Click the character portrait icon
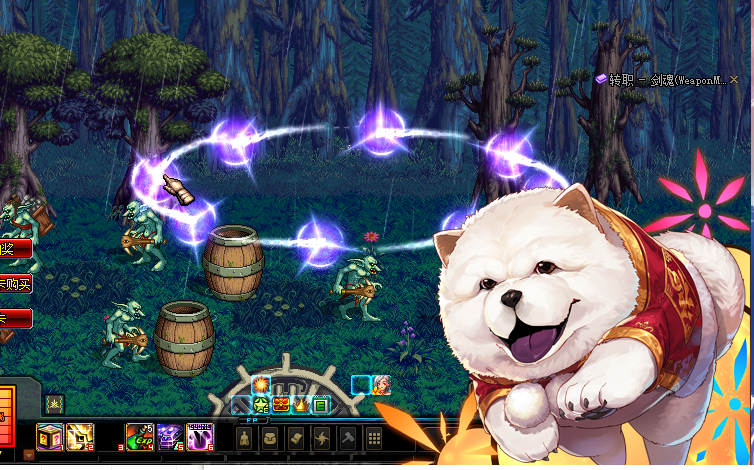Viewport: 754px width, 470px height. point(381,385)
